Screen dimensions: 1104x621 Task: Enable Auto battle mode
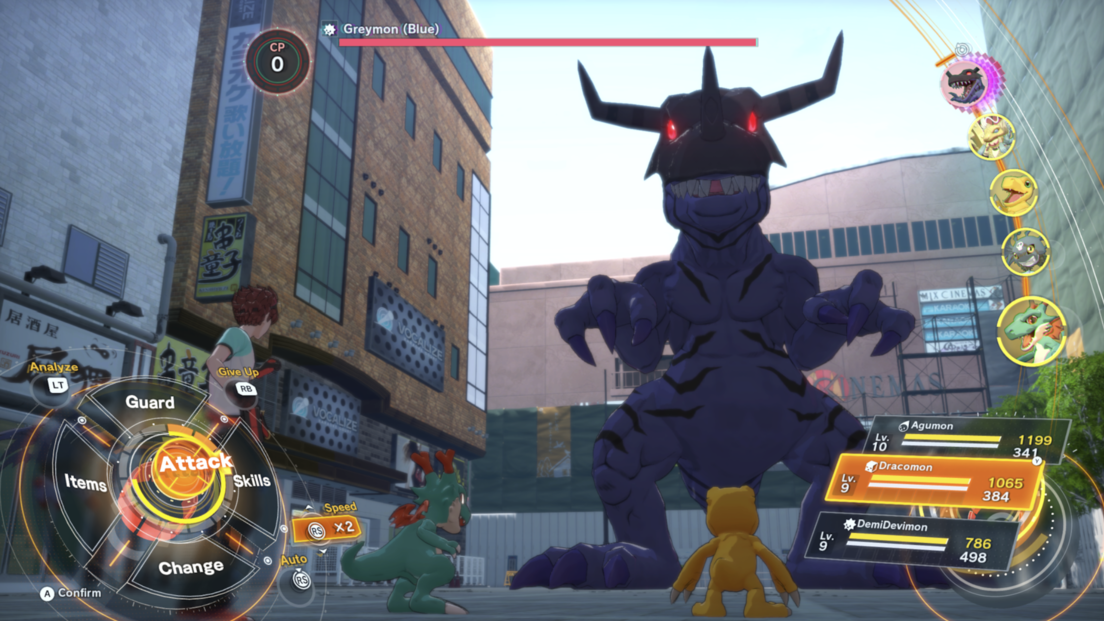[299, 577]
